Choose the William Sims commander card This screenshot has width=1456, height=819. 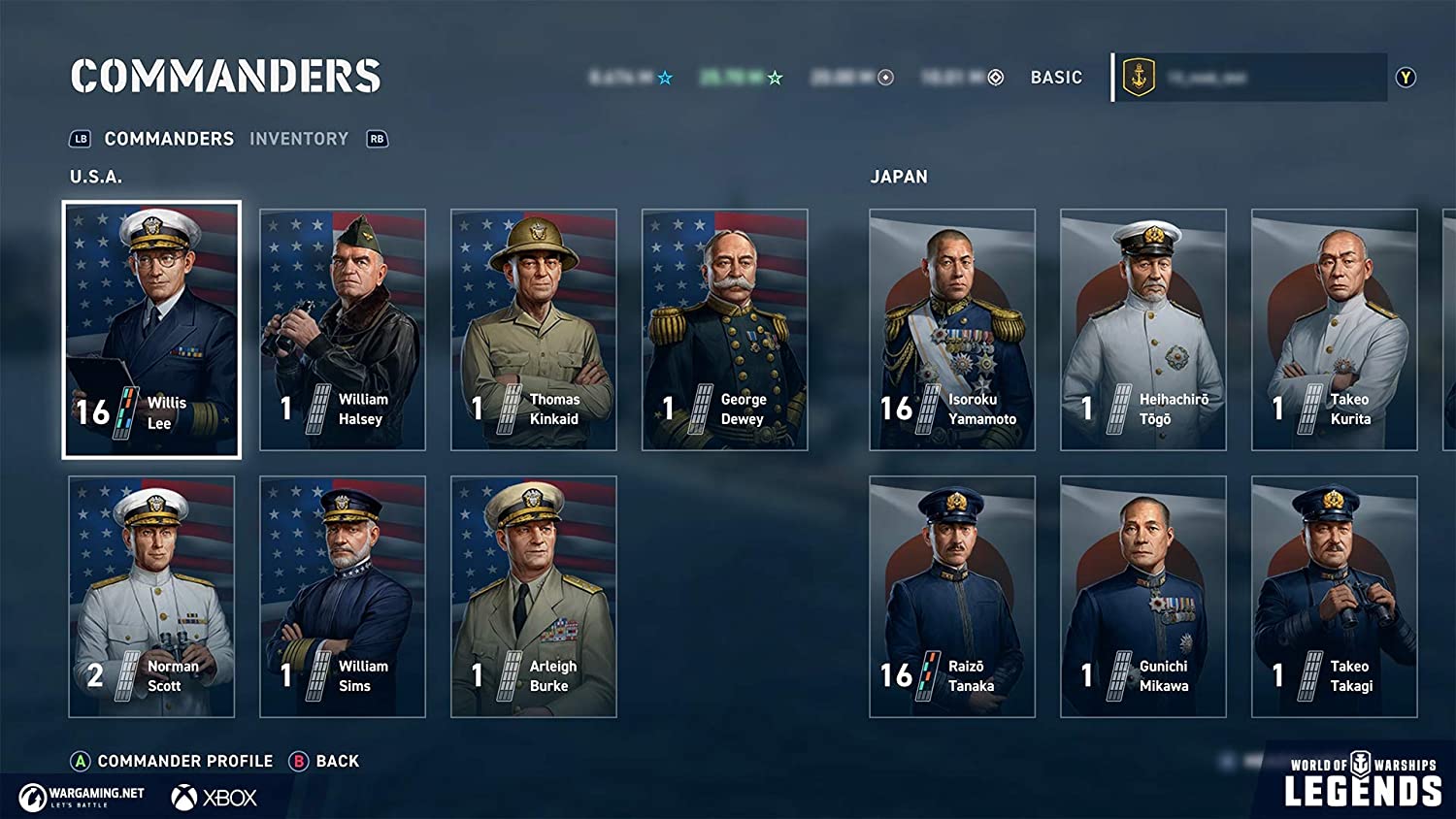point(343,596)
